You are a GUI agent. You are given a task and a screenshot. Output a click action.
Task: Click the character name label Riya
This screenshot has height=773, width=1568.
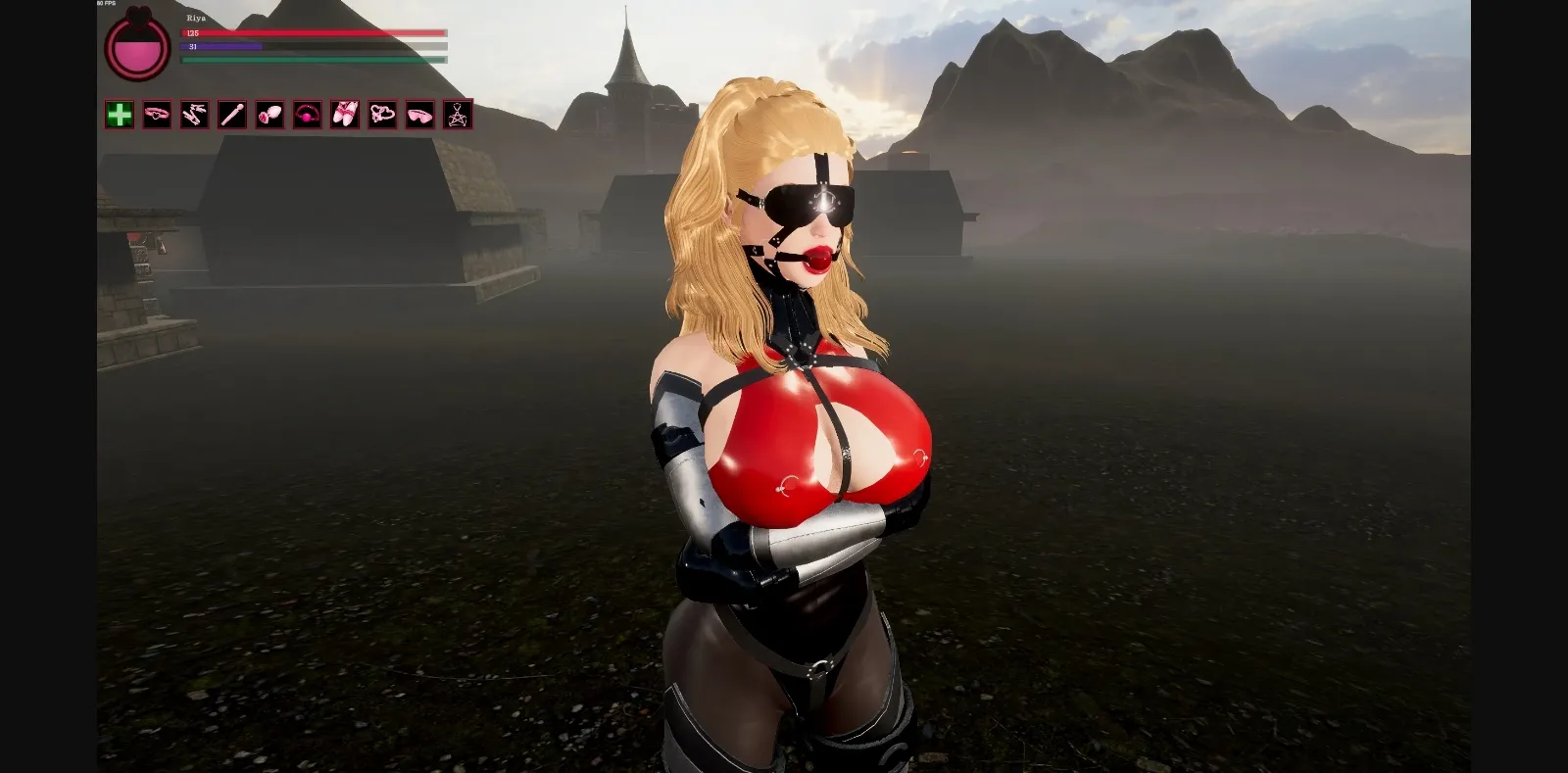pyautogui.click(x=194, y=18)
